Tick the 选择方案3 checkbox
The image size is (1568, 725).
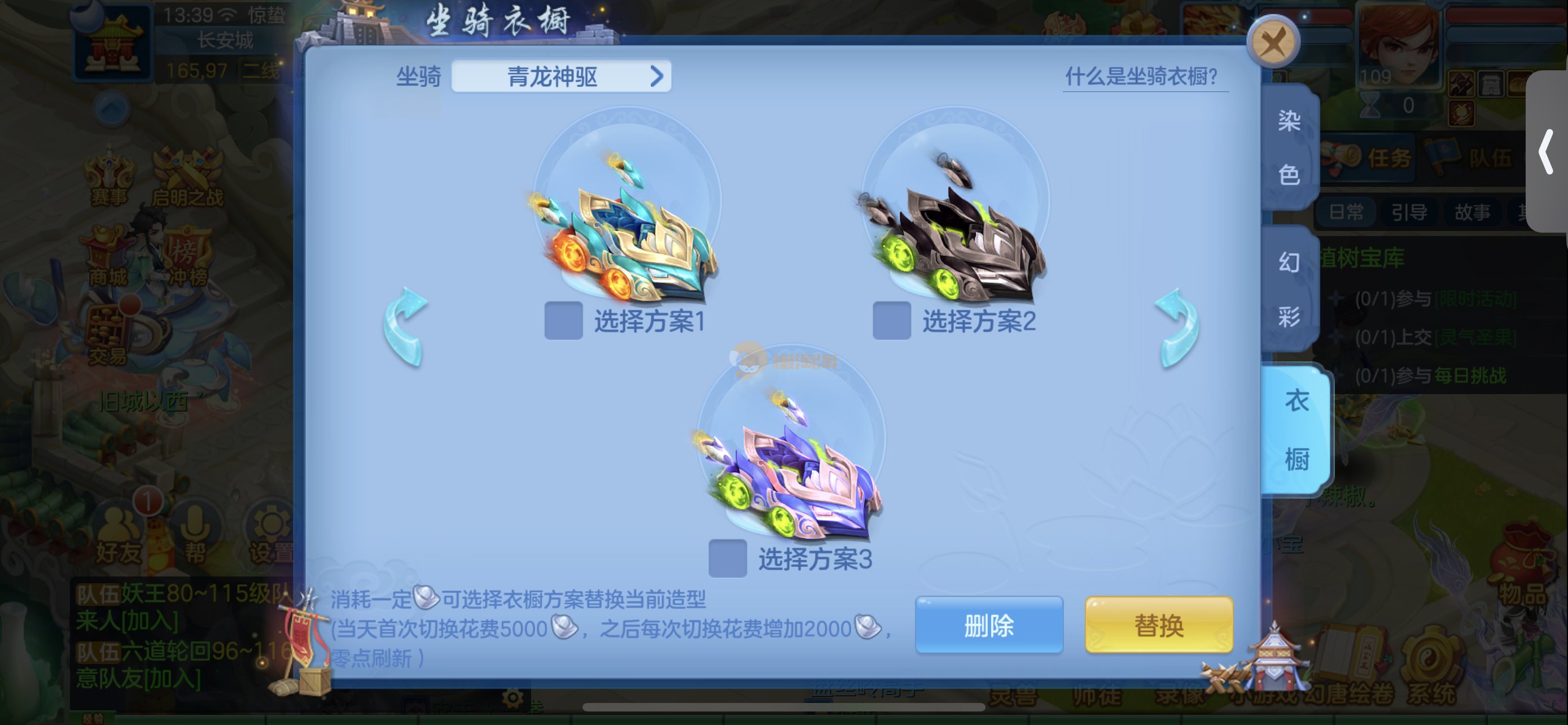(x=728, y=558)
